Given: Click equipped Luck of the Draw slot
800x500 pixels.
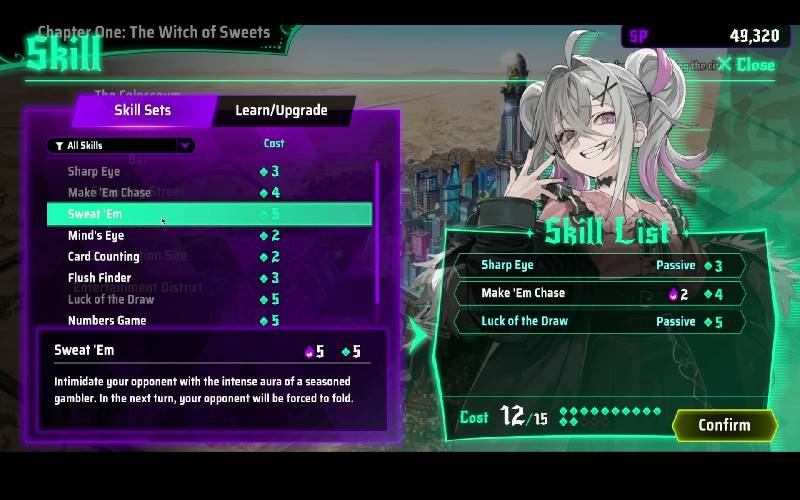Looking at the screenshot, I should point(600,322).
